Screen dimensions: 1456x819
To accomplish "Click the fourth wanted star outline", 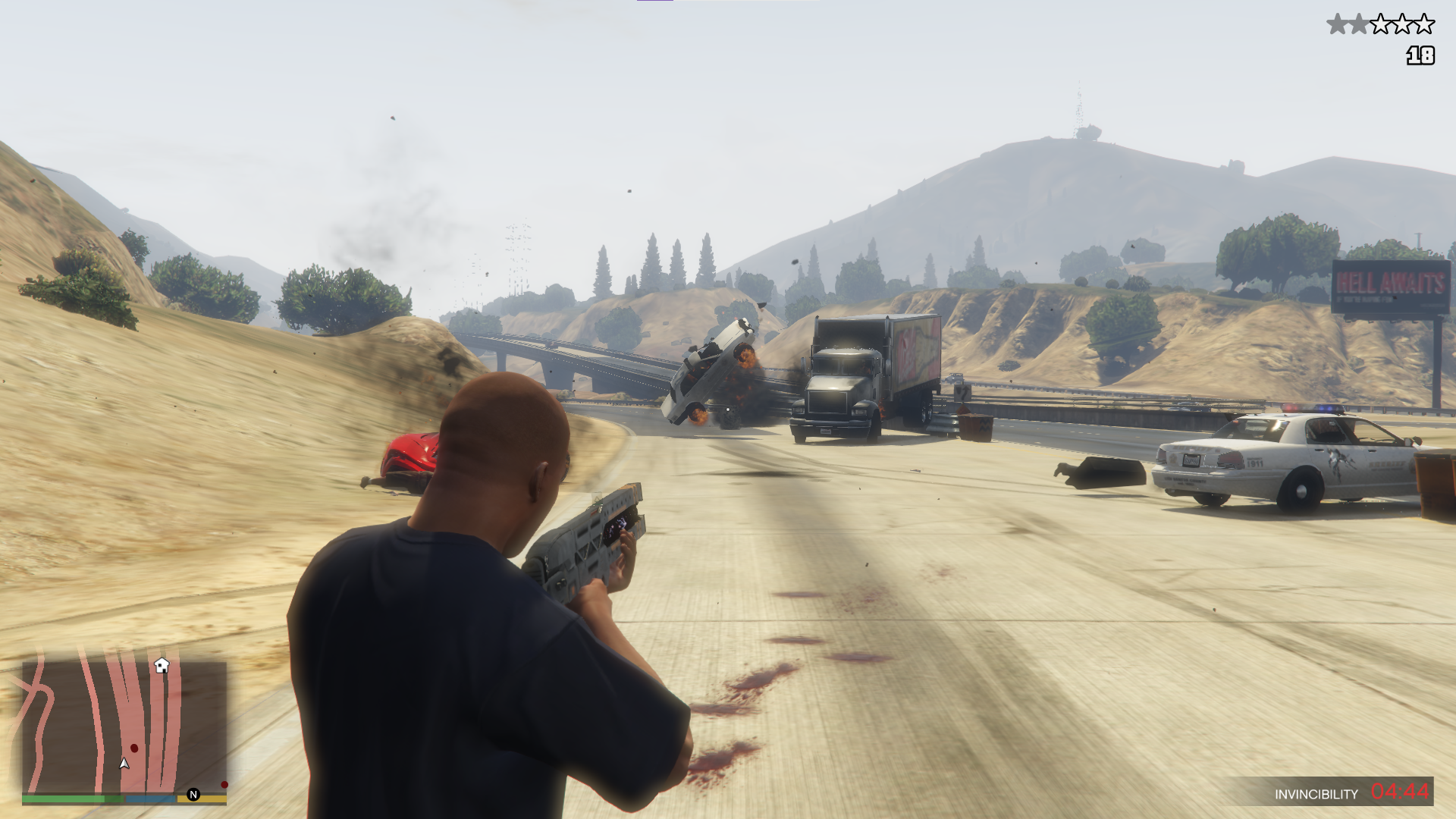I will pyautogui.click(x=1403, y=24).
